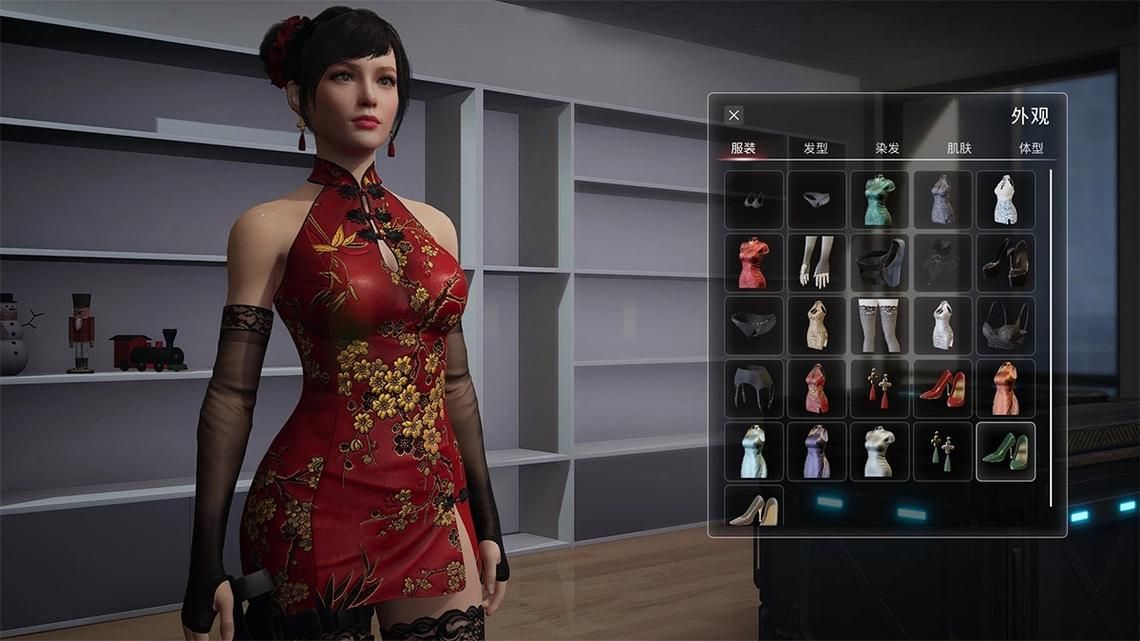Close the 外观 appearance panel
Screen dimensions: 1140x641
coord(734,115)
